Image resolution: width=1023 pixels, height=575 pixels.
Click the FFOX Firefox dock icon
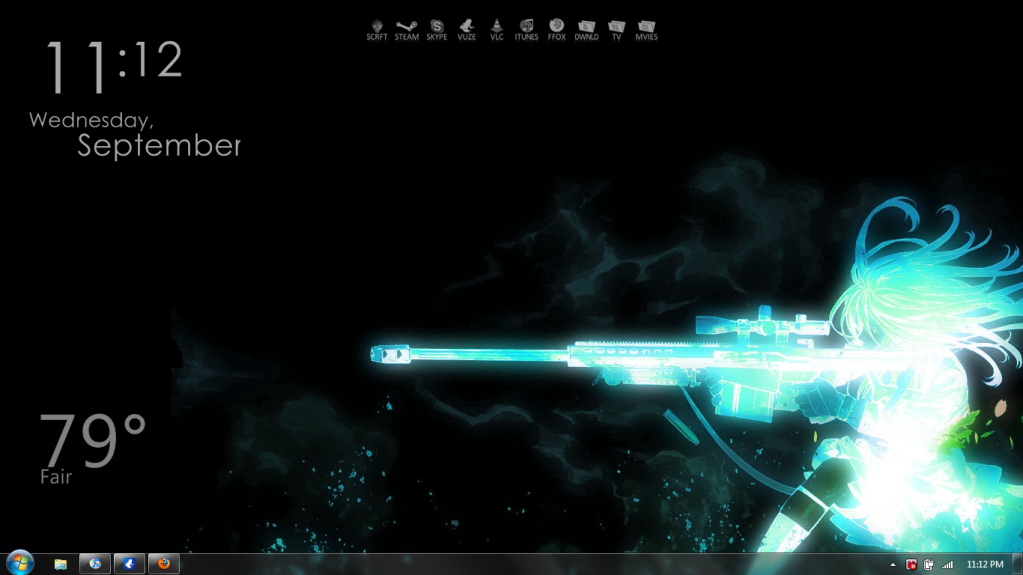(x=557, y=29)
